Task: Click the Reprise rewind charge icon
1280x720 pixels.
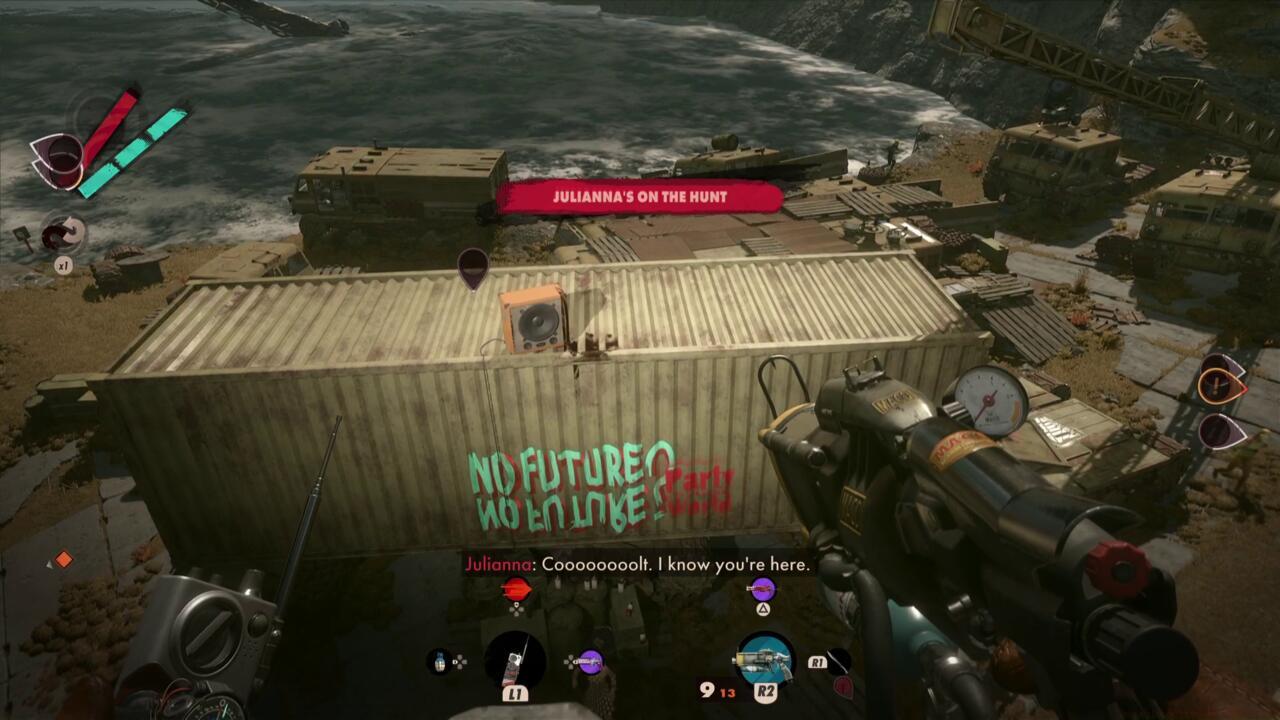Action: pos(63,236)
